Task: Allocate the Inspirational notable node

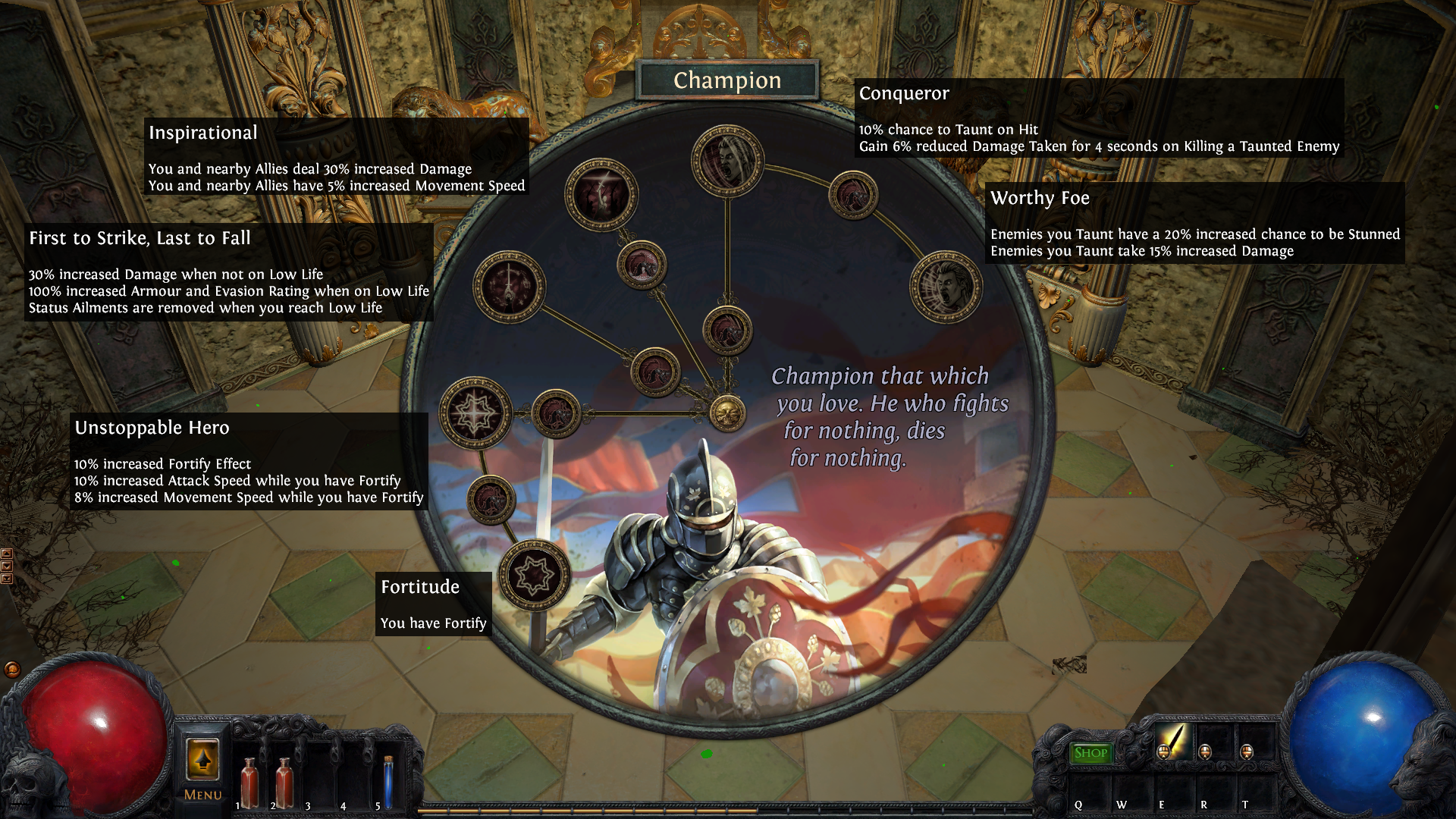Action: click(x=601, y=195)
